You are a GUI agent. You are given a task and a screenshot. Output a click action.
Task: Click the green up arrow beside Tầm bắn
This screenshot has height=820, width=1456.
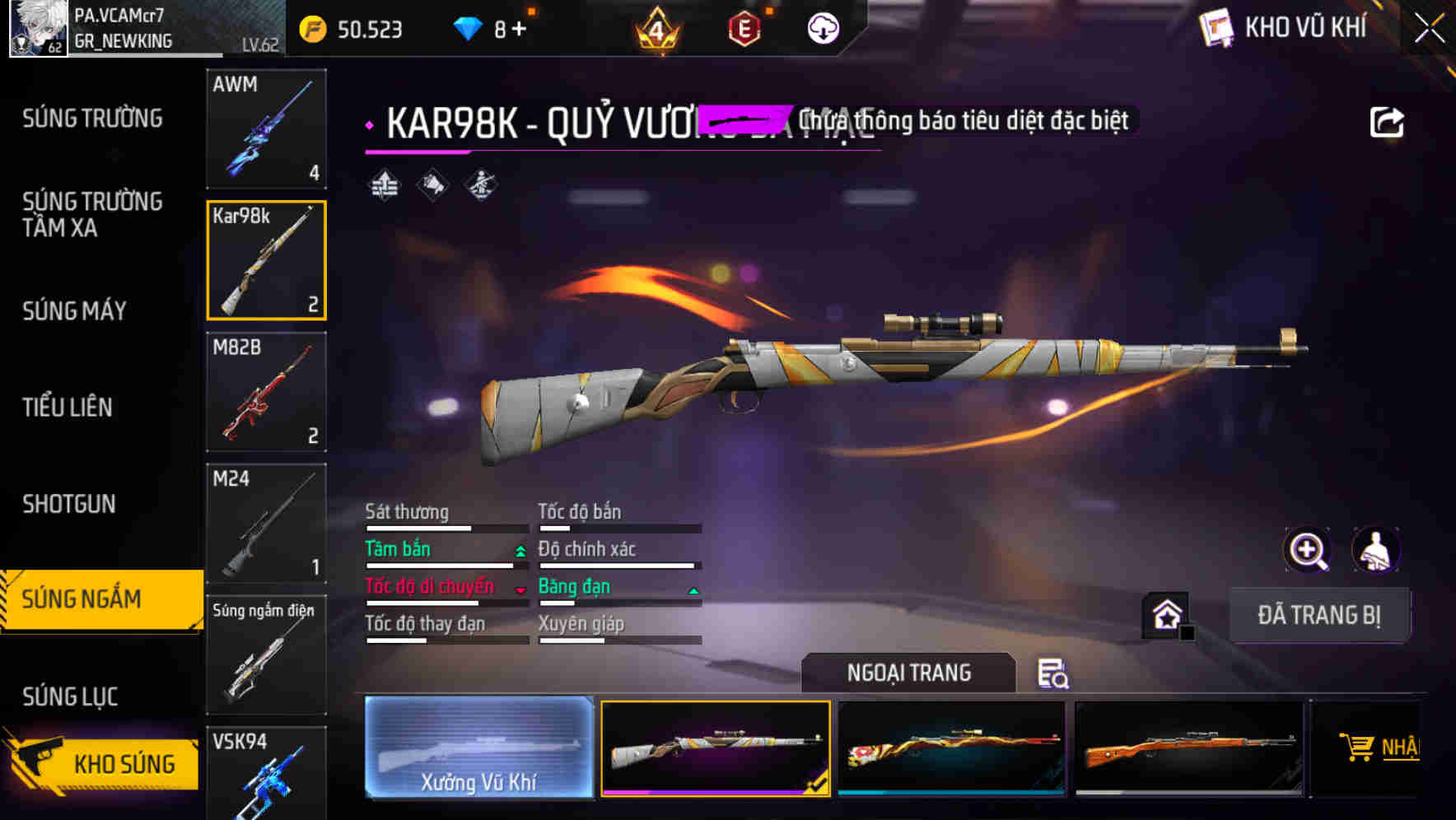point(520,552)
